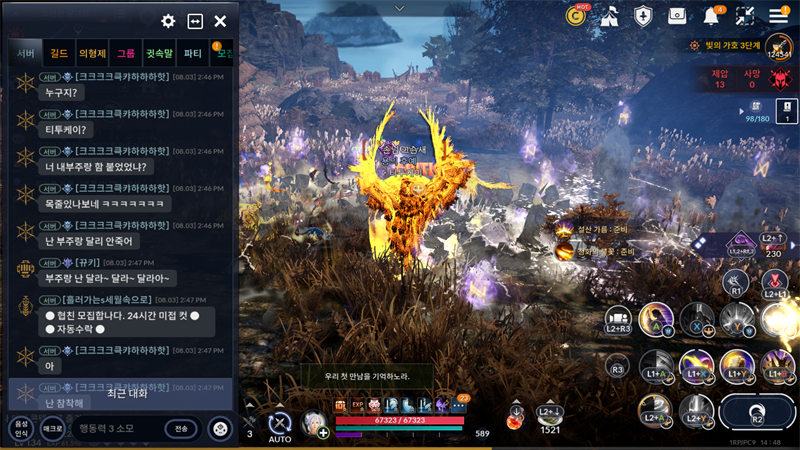
Task: Click the 전송 send button
Action: click(x=181, y=429)
